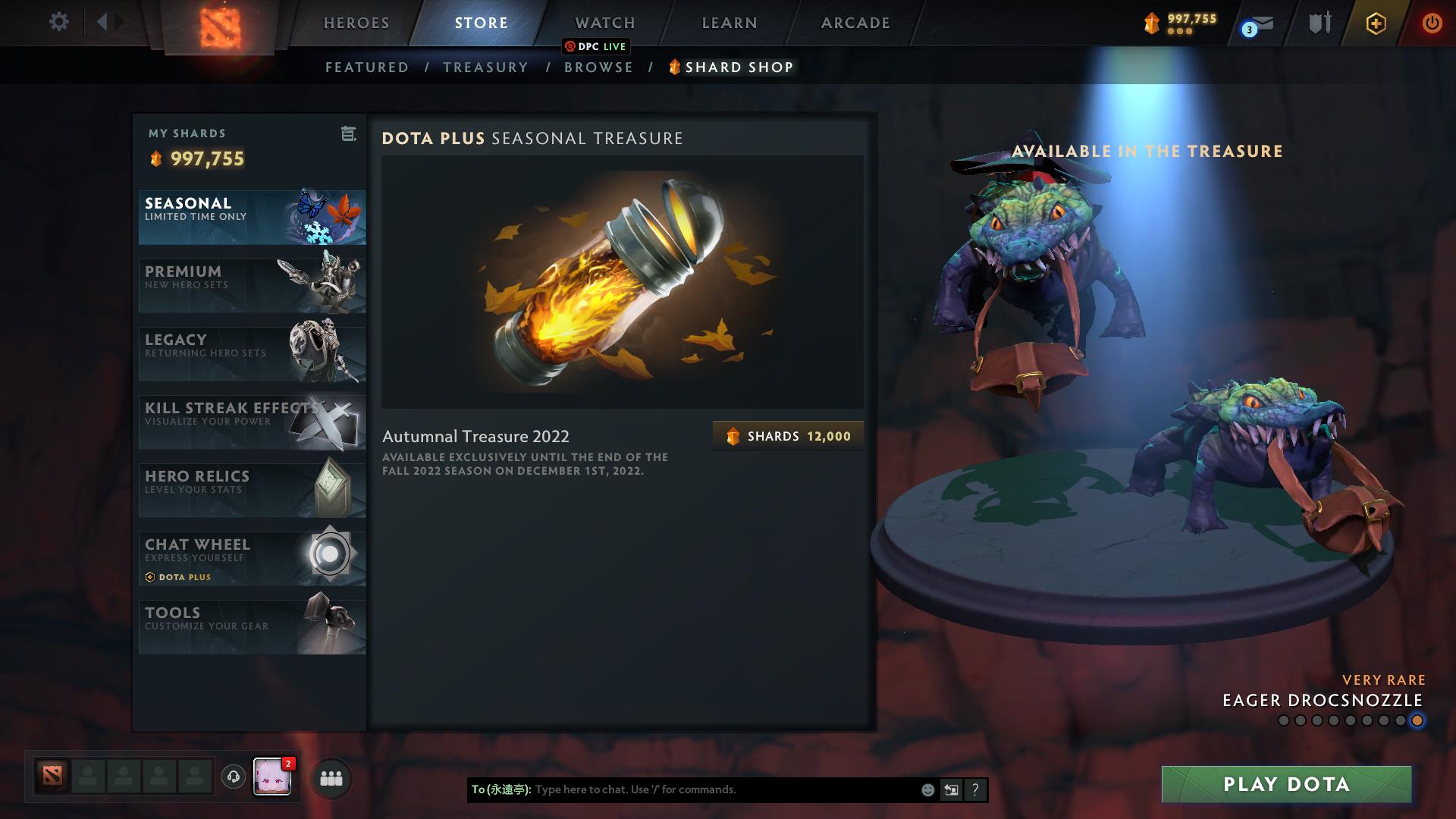Open the chat options question mark
Image resolution: width=1456 pixels, height=819 pixels.
(974, 789)
